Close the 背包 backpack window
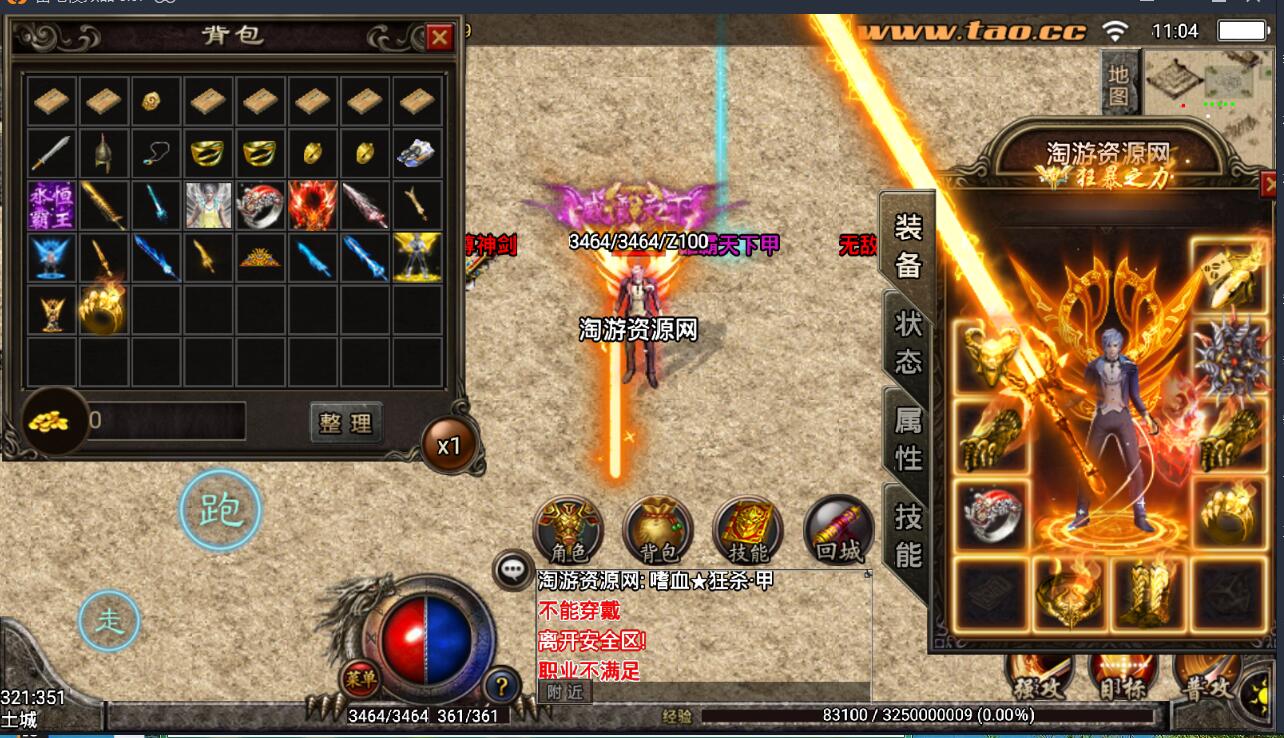Viewport: 1284px width, 738px height. [x=439, y=38]
